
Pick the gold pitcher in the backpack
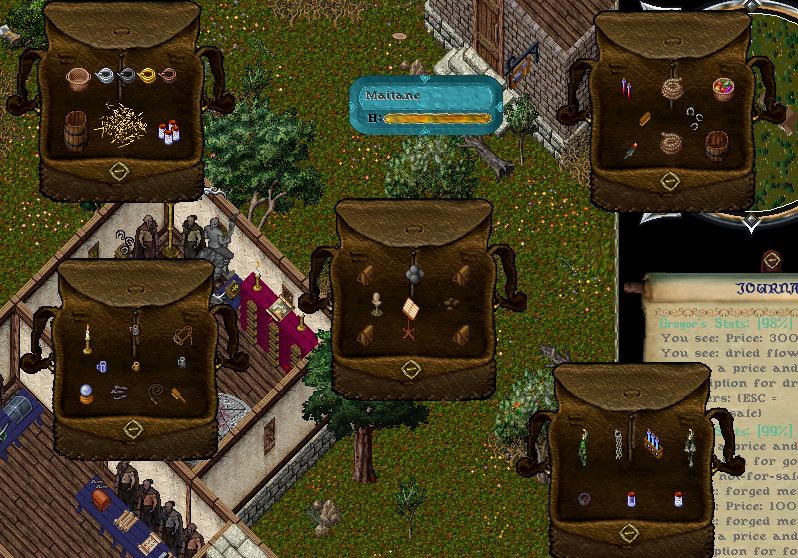(x=149, y=75)
